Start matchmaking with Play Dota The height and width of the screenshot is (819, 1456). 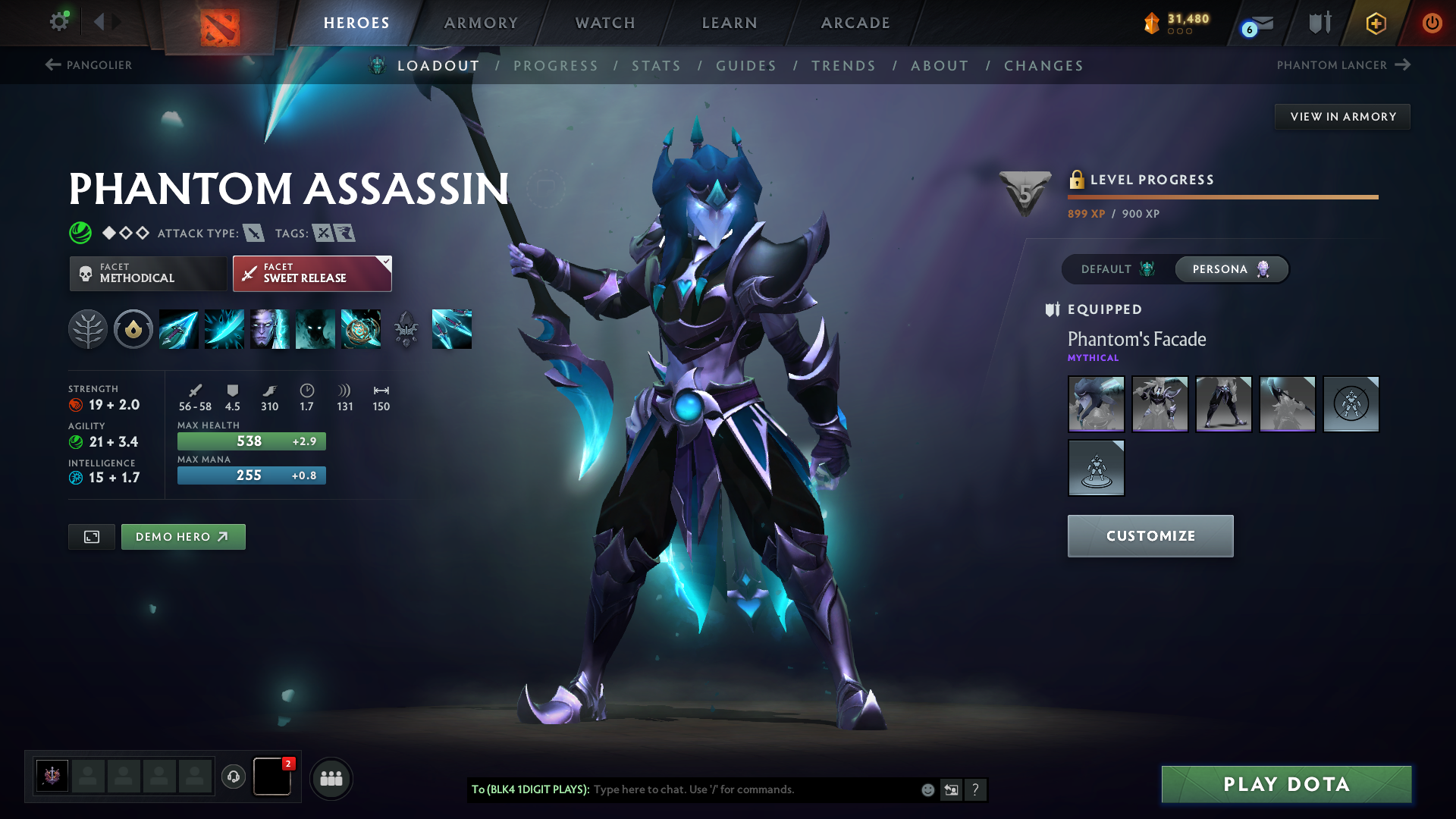(x=1286, y=784)
